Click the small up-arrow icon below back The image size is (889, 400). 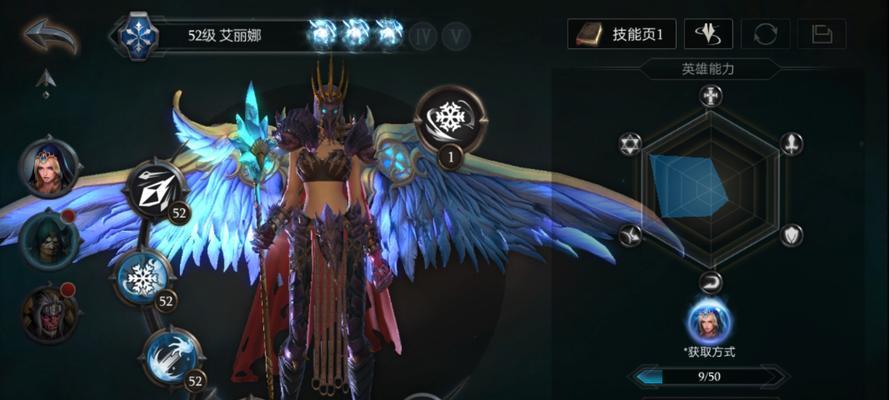click(45, 78)
